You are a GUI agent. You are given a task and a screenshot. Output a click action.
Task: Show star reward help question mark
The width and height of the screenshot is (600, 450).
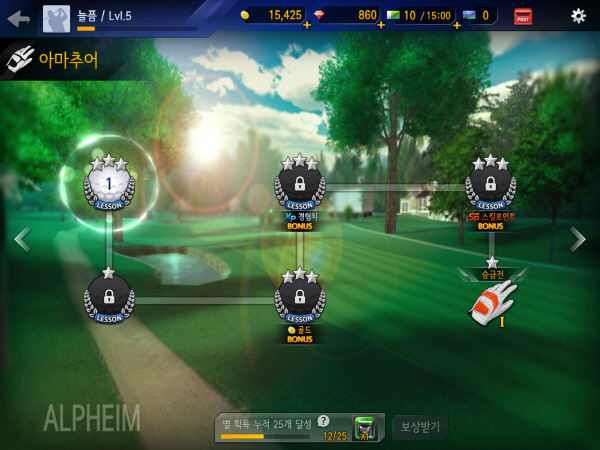point(323,421)
